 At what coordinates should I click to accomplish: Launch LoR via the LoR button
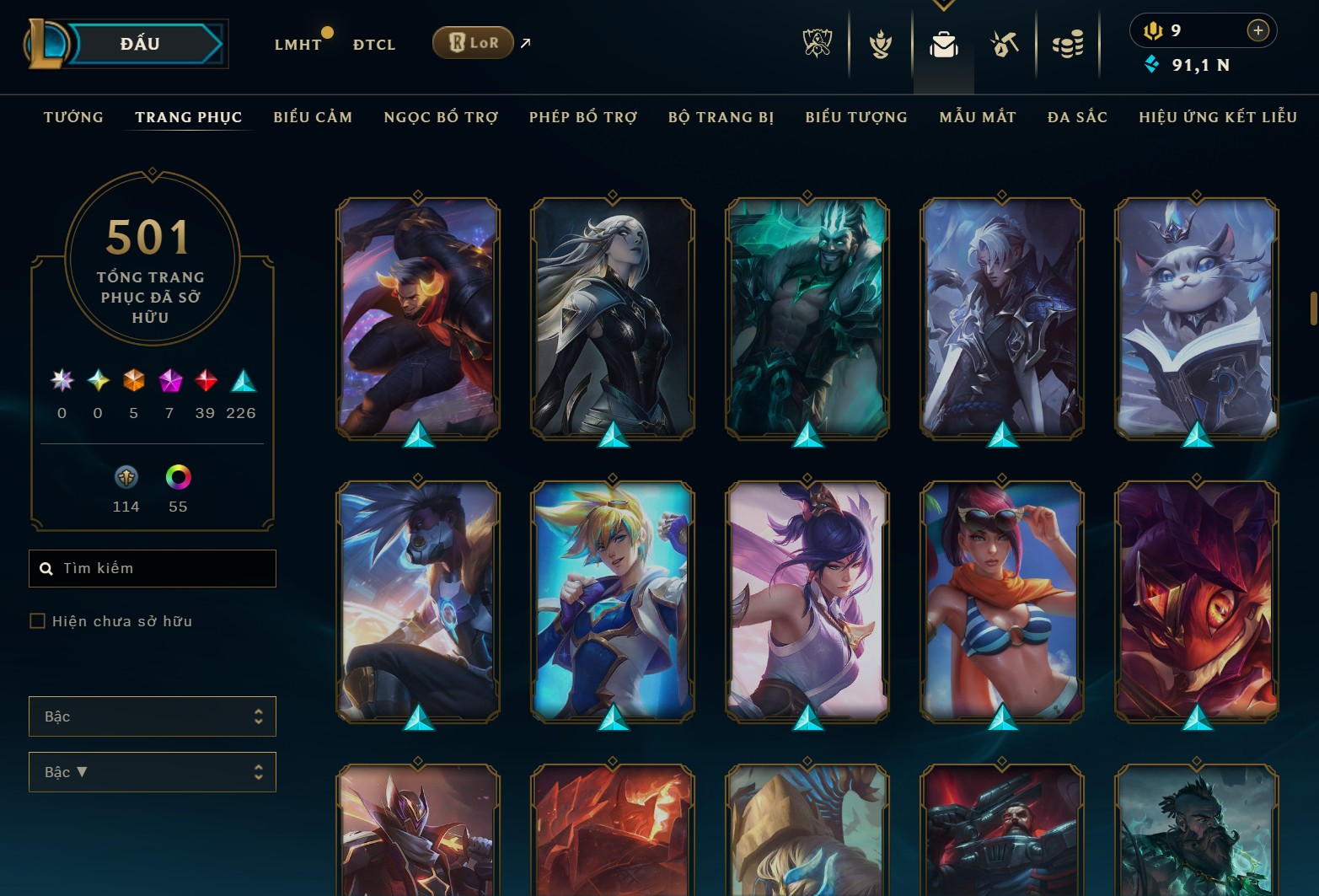[472, 41]
